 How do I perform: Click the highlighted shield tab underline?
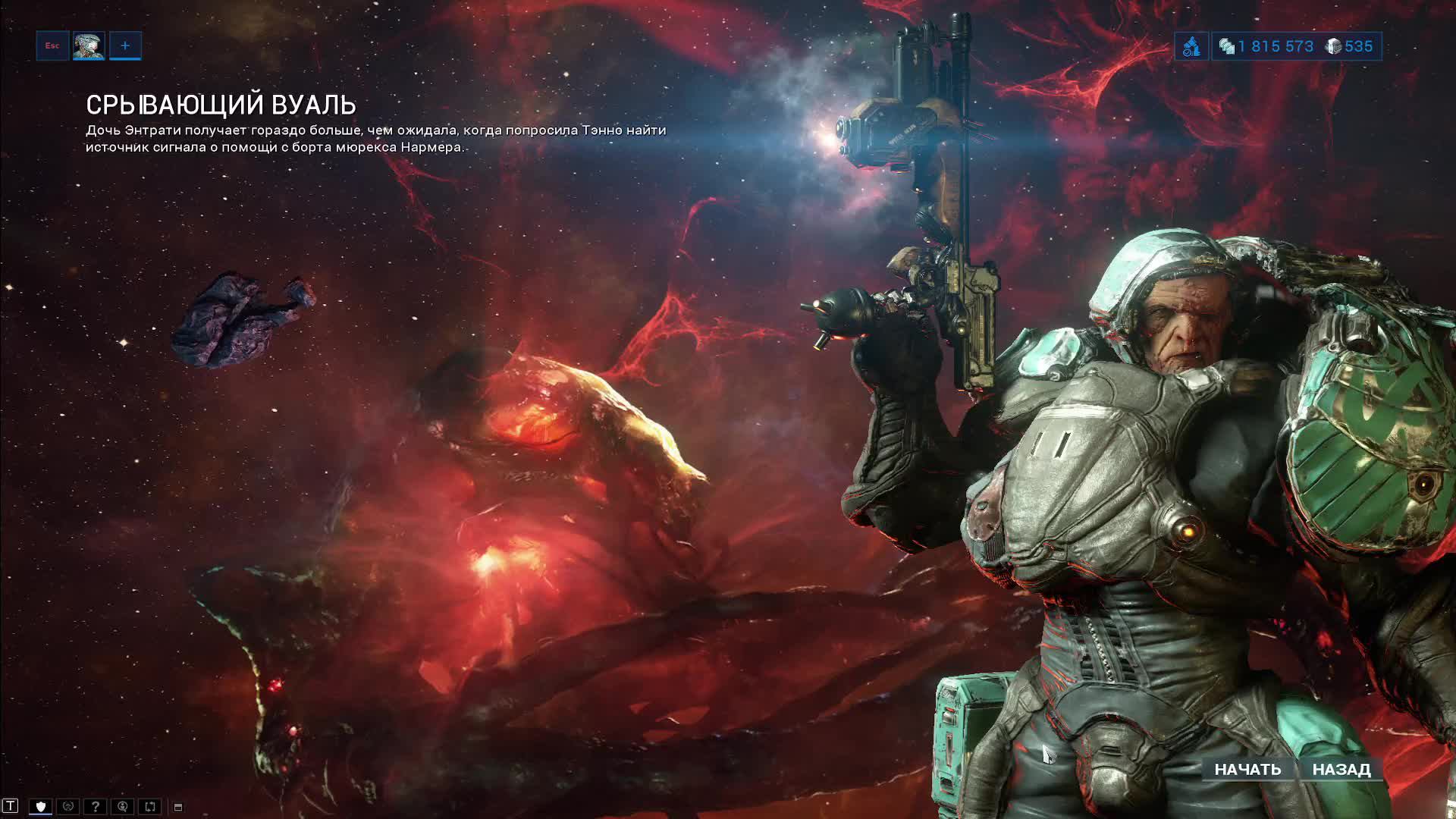tap(41, 815)
